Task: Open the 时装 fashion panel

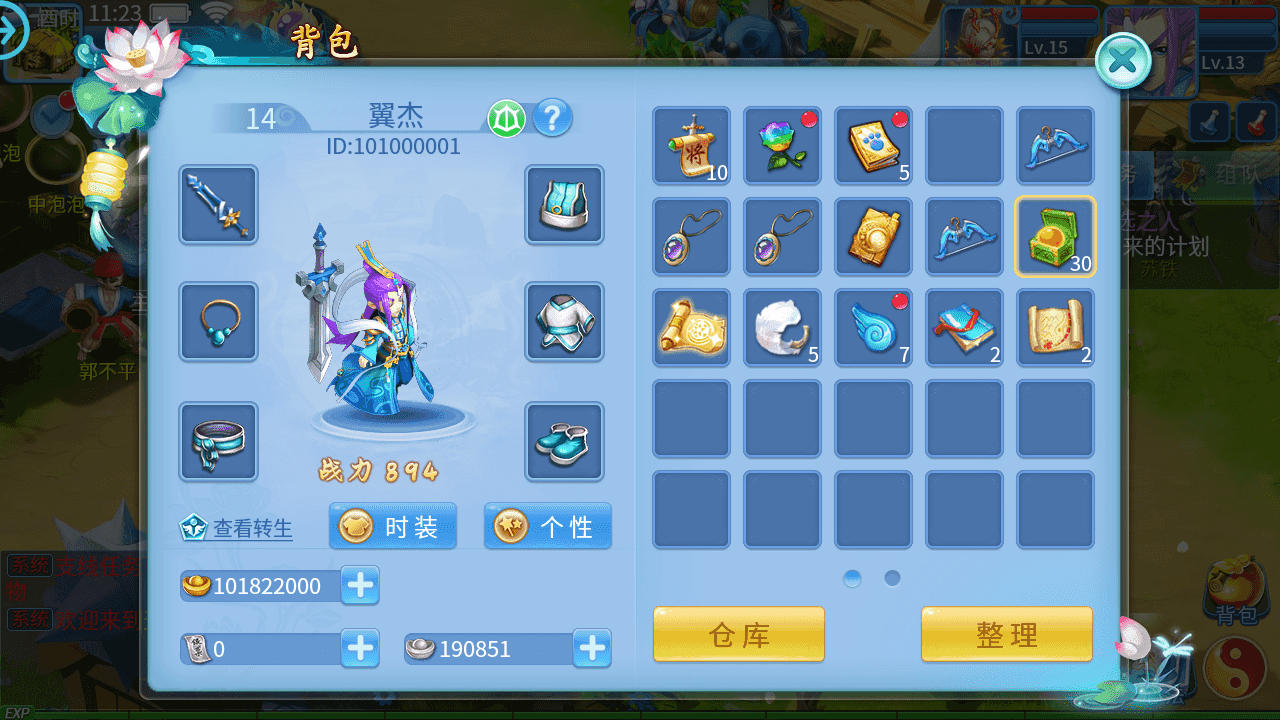Action: click(393, 527)
